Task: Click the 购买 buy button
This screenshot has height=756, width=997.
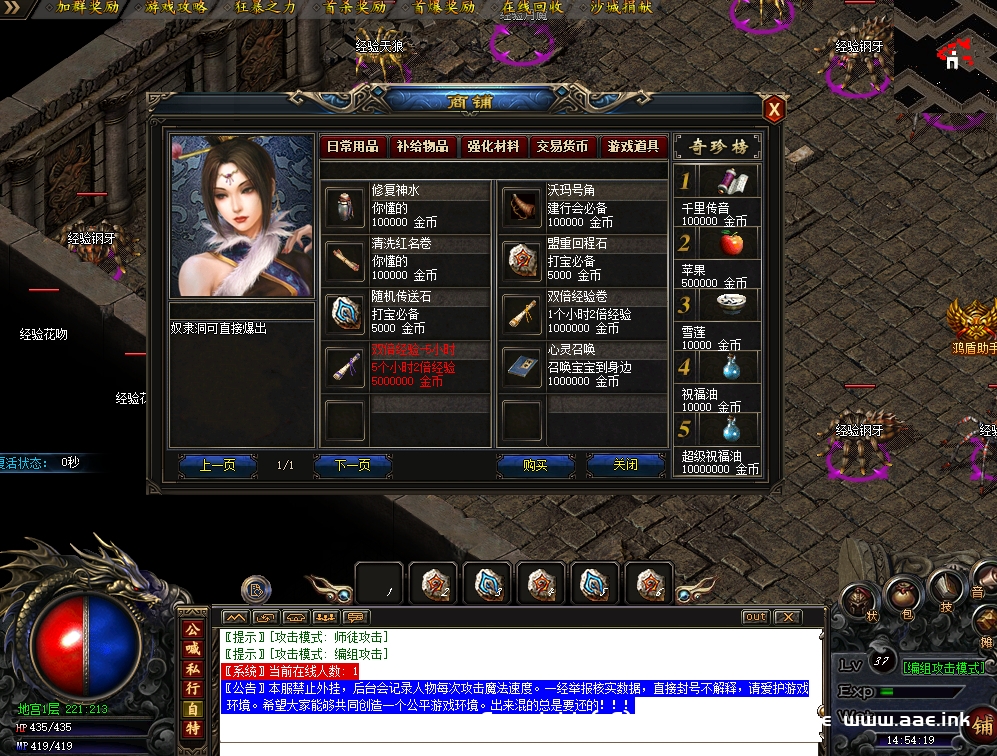Action: coord(535,465)
